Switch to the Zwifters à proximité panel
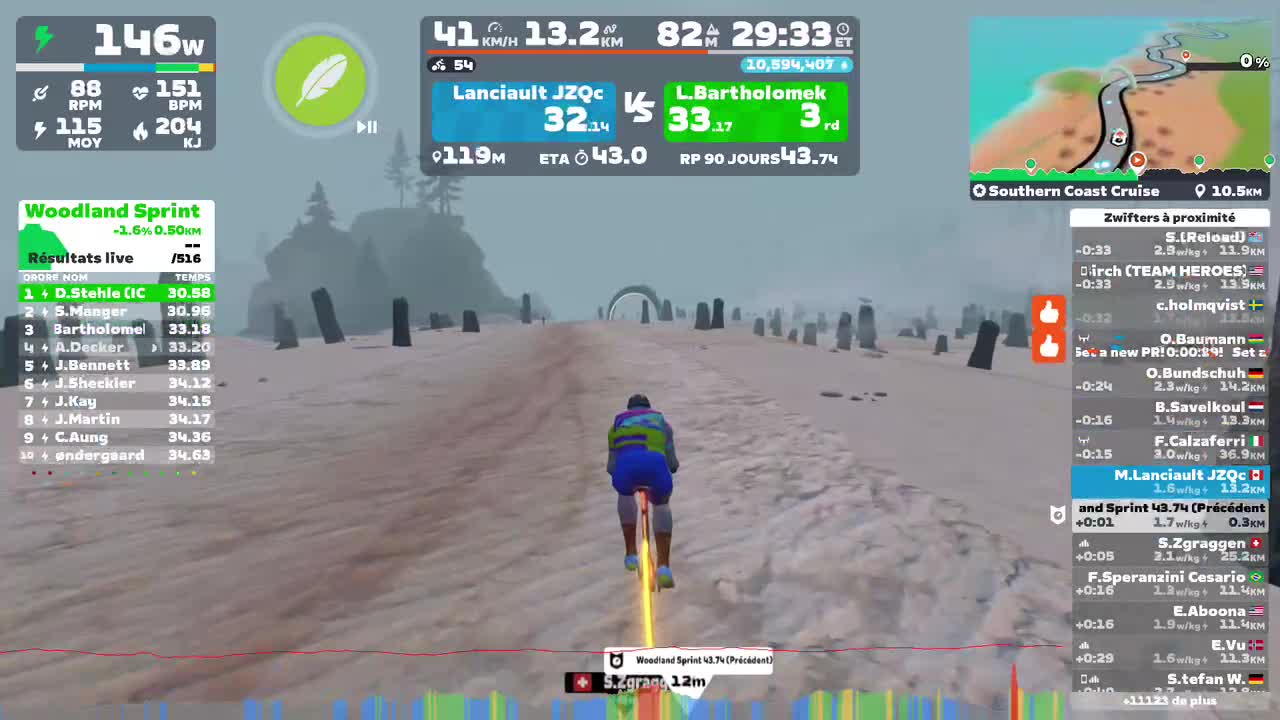The height and width of the screenshot is (720, 1280). tap(1170, 217)
